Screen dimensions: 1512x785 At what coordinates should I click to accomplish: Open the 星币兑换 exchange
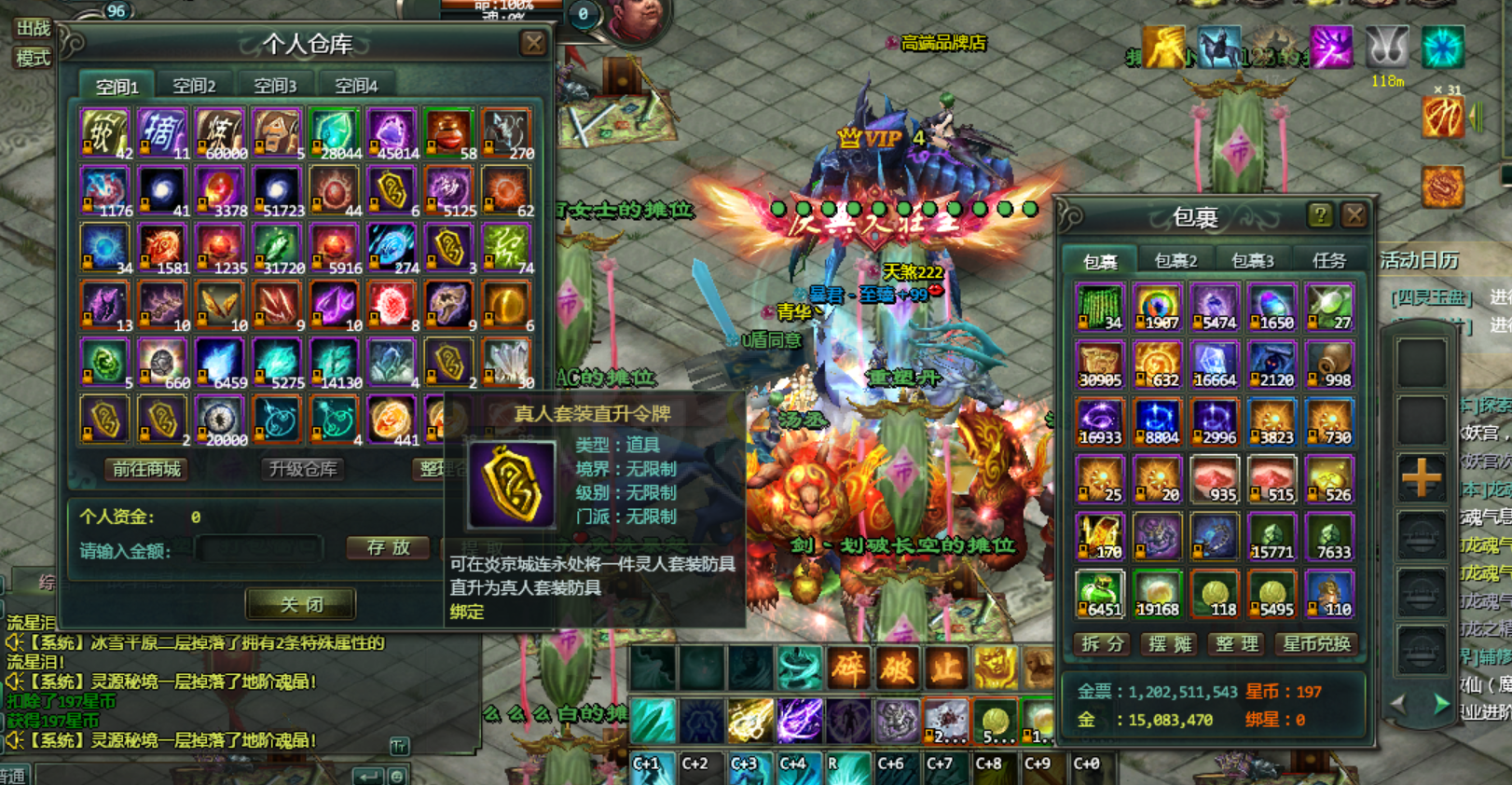[1315, 644]
